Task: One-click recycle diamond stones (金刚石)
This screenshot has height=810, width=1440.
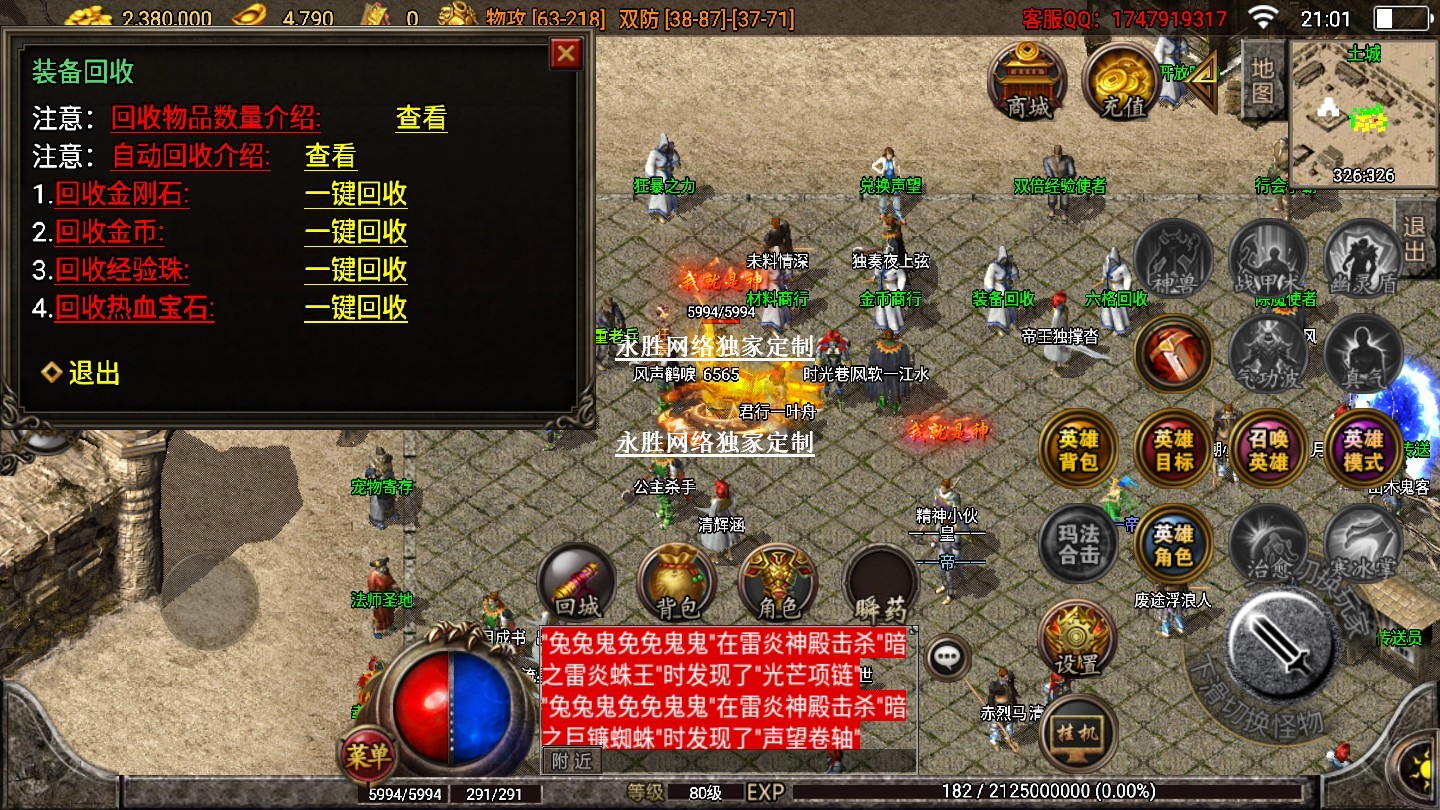Action: pyautogui.click(x=355, y=194)
